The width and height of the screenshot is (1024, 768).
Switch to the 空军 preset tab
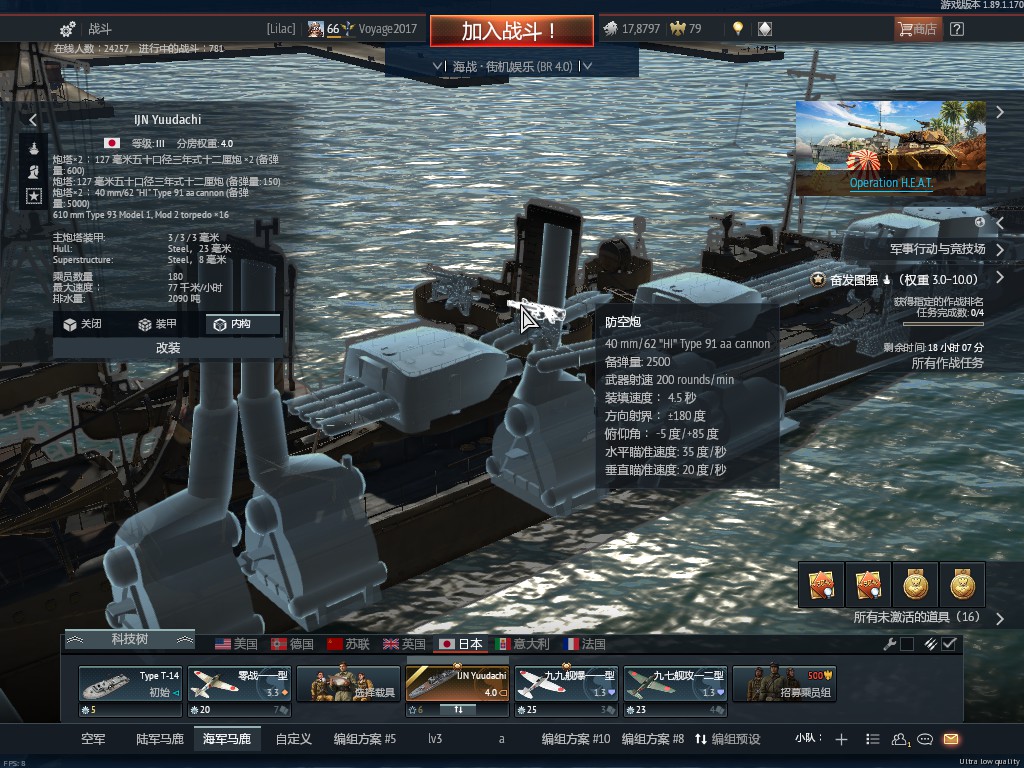[x=93, y=739]
